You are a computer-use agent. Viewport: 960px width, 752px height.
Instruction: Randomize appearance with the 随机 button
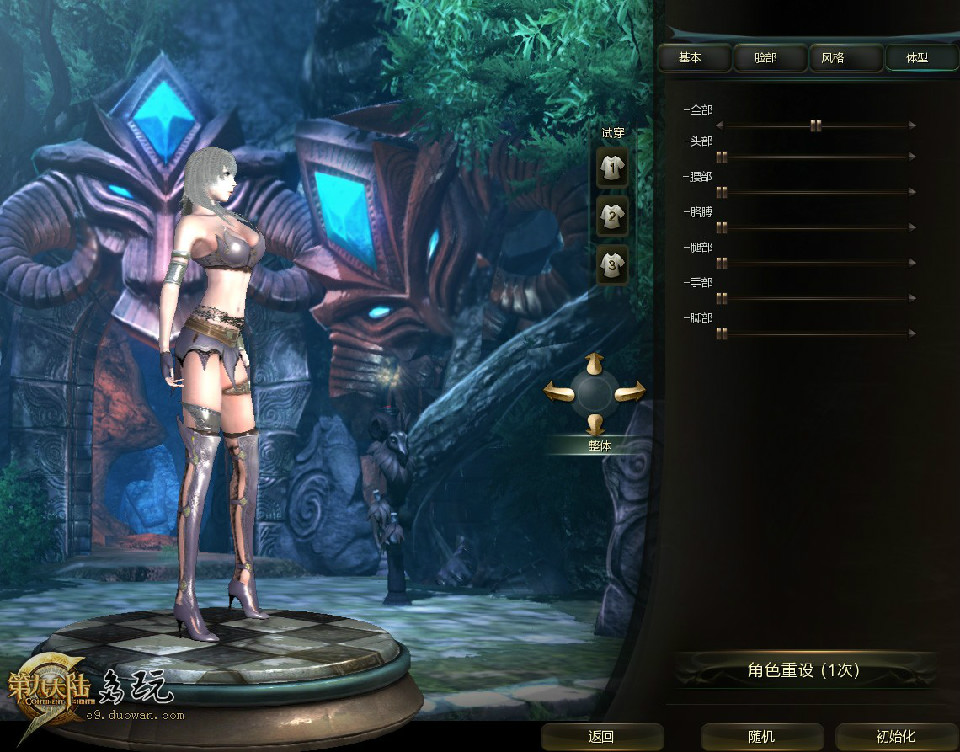pos(761,737)
